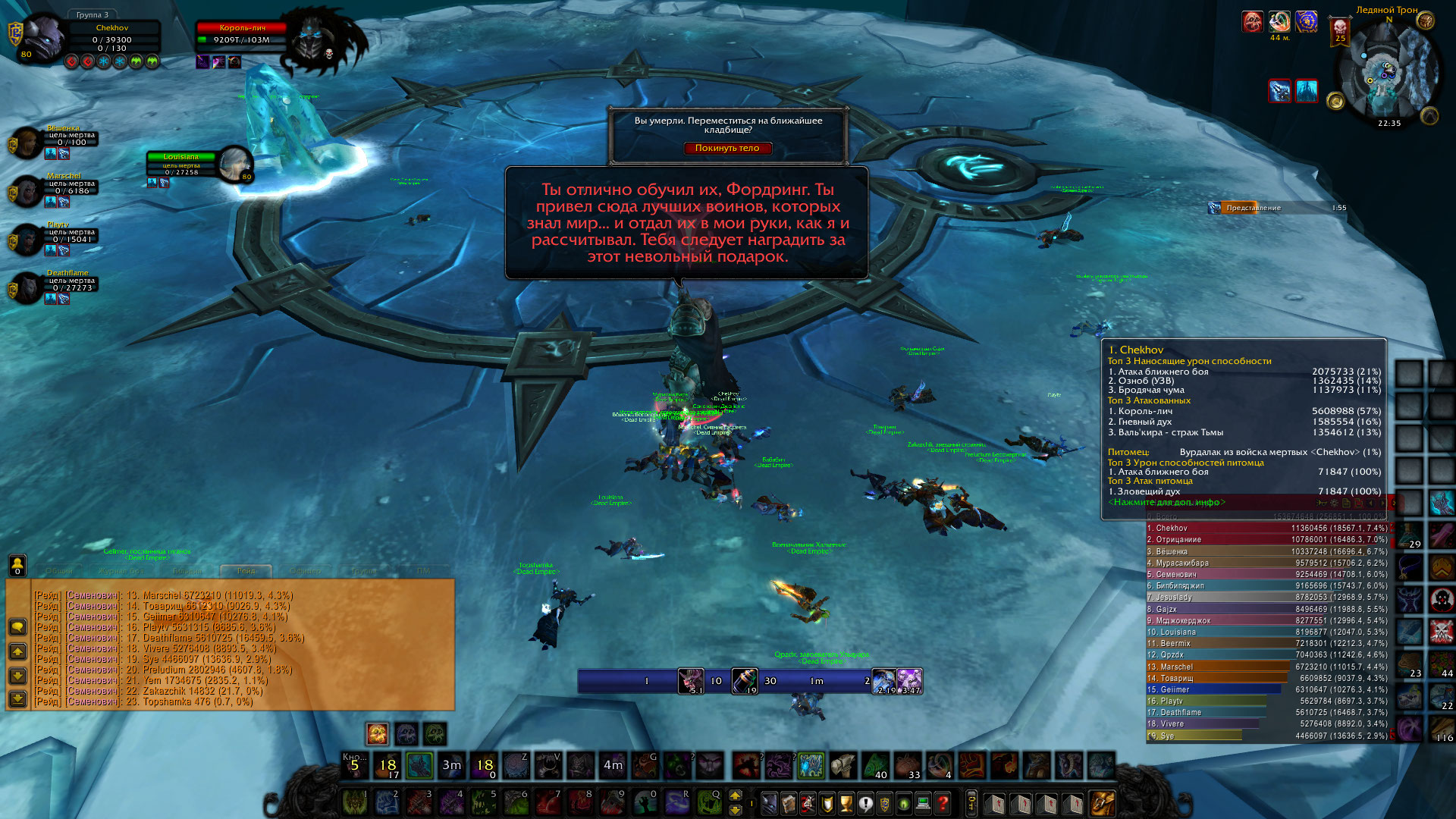Use the hammer item on the action bar
Screen dimensions: 1456x819
(x=842, y=765)
